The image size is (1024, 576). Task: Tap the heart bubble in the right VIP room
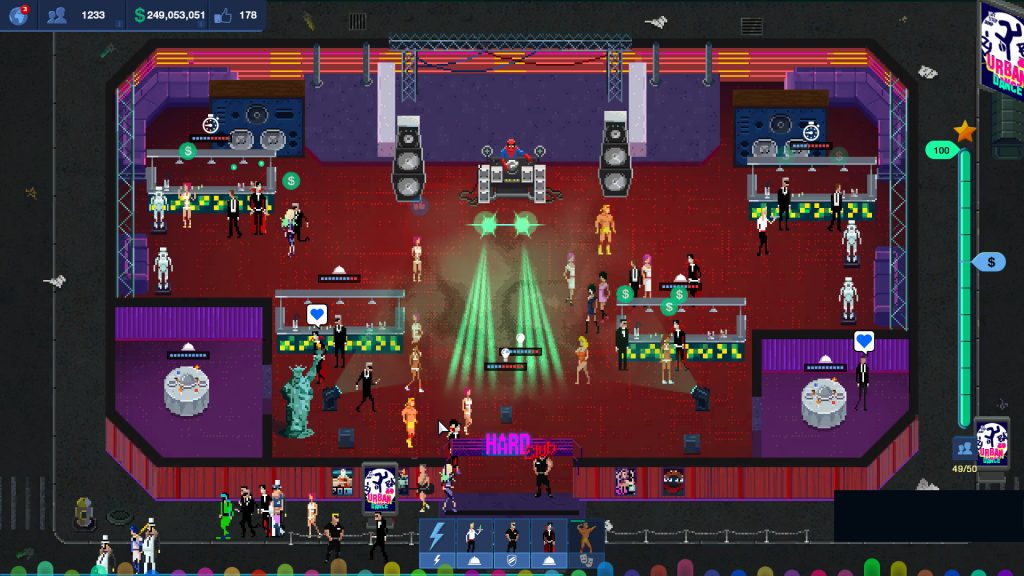click(865, 342)
